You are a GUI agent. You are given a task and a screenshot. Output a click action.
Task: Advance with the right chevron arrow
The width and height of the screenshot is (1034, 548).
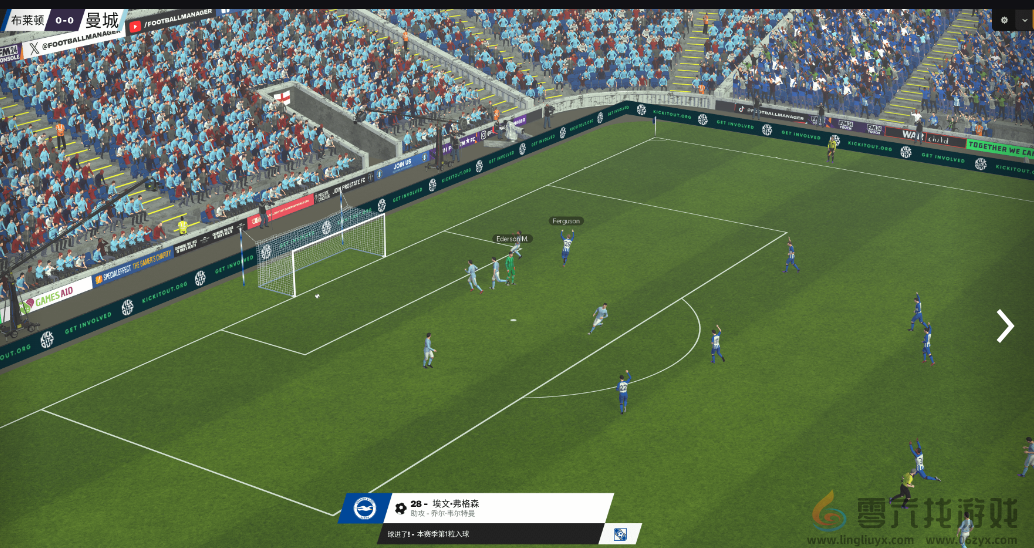(x=1005, y=326)
